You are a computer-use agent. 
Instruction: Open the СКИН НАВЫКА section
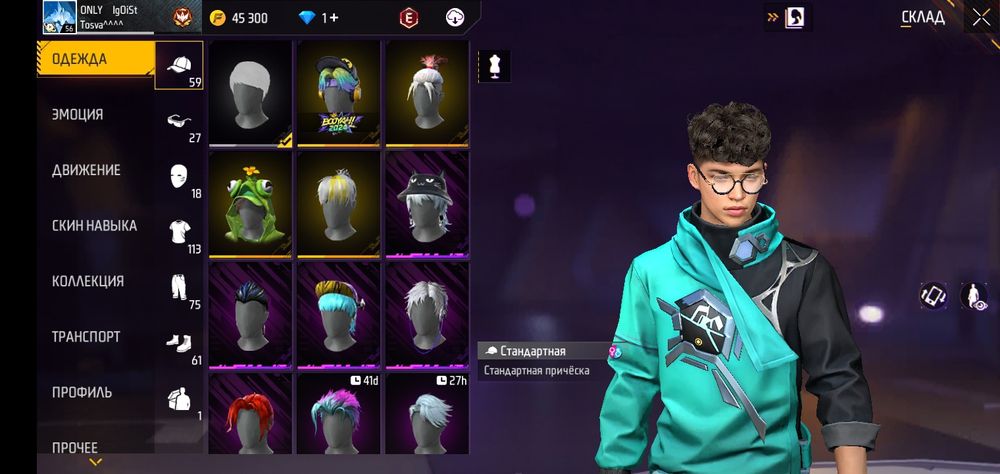coord(94,226)
